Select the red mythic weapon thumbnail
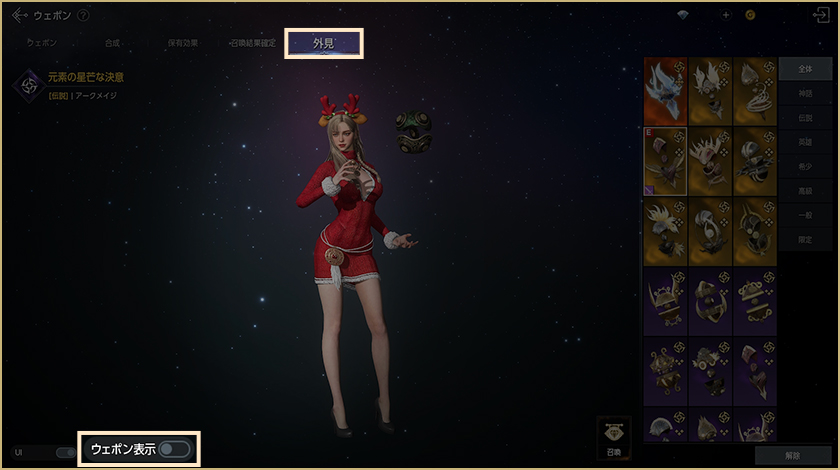 (x=665, y=90)
